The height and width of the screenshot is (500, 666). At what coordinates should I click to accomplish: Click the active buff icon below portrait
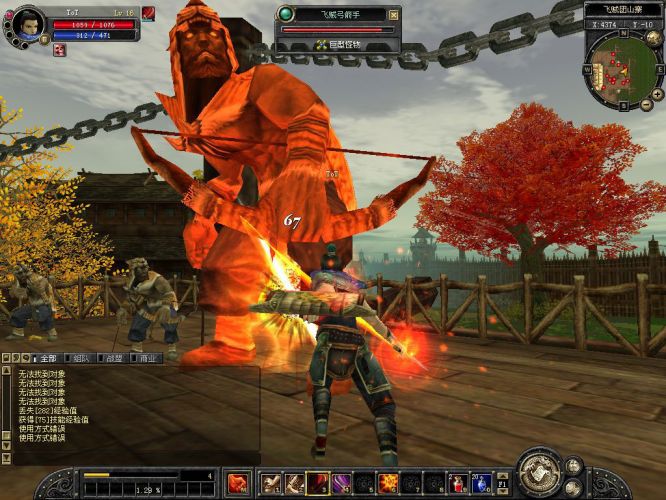[x=59, y=51]
